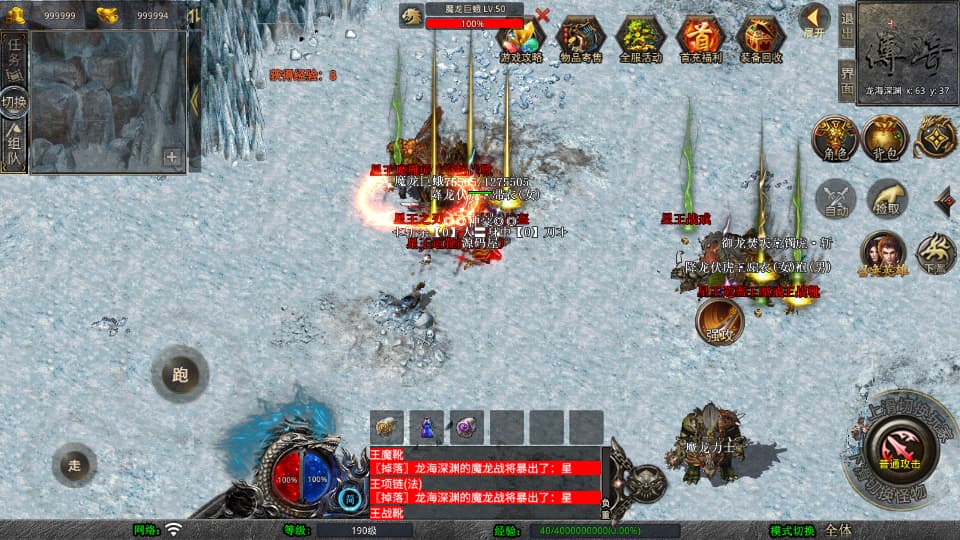
Task: Open the 装备回收 equipment recycle chest
Action: tap(761, 38)
